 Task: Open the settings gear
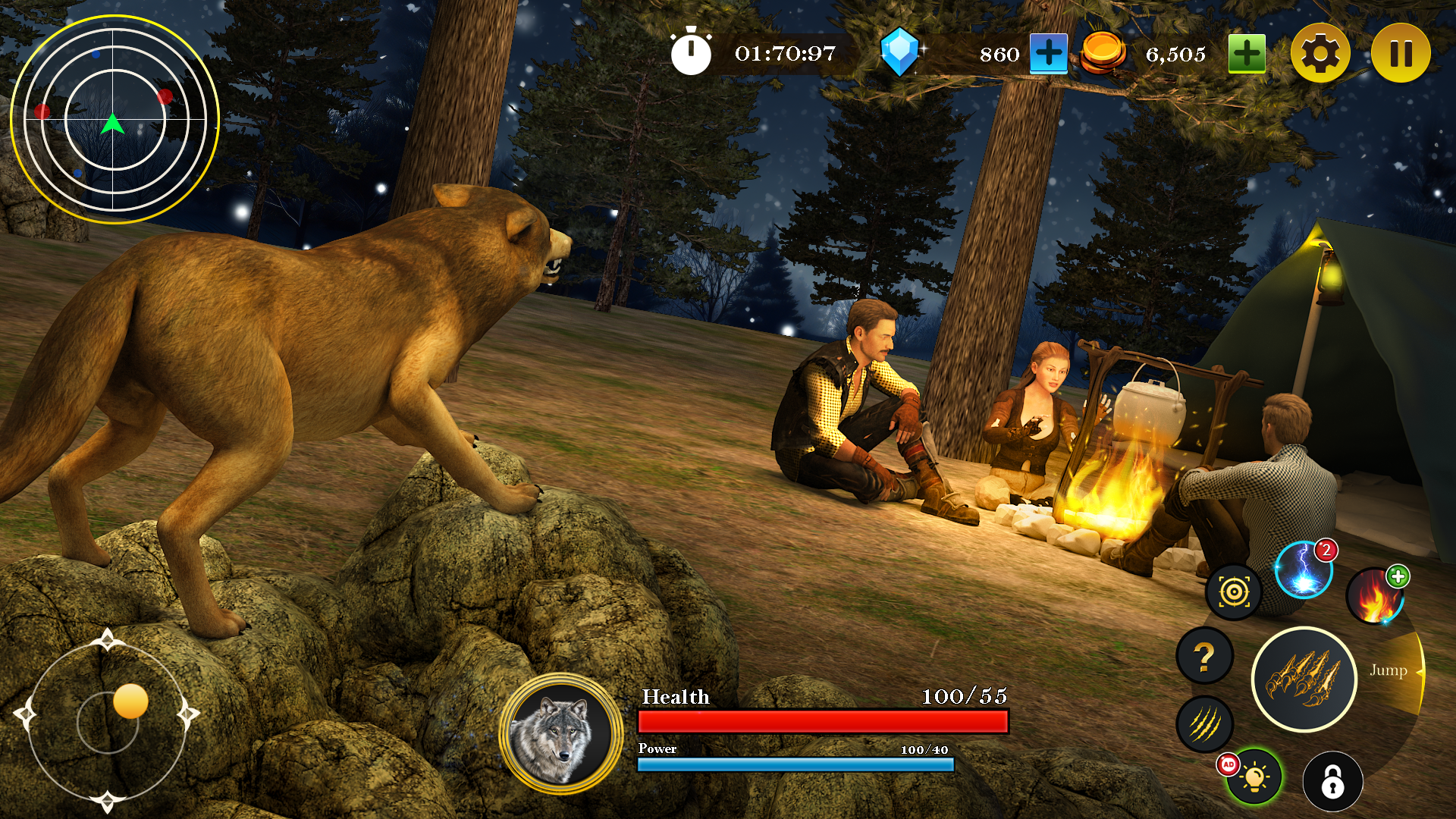click(x=1321, y=52)
